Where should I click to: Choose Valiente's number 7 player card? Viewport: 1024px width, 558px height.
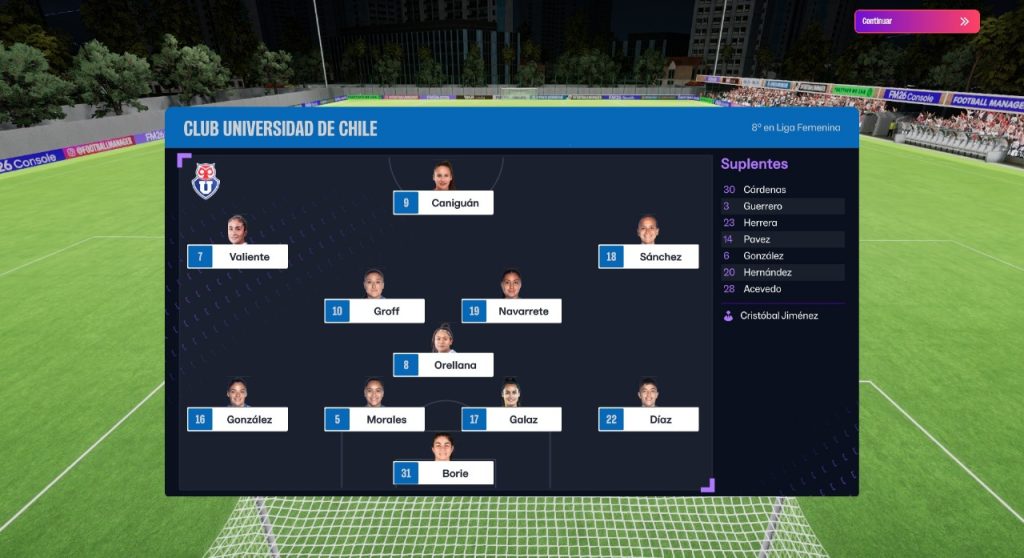237,257
